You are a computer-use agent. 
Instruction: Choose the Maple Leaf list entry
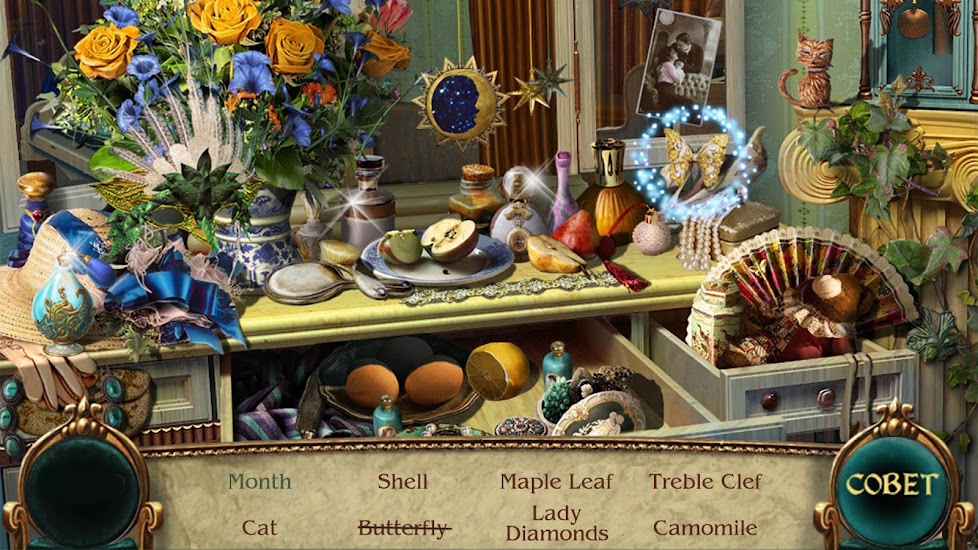[x=556, y=482]
